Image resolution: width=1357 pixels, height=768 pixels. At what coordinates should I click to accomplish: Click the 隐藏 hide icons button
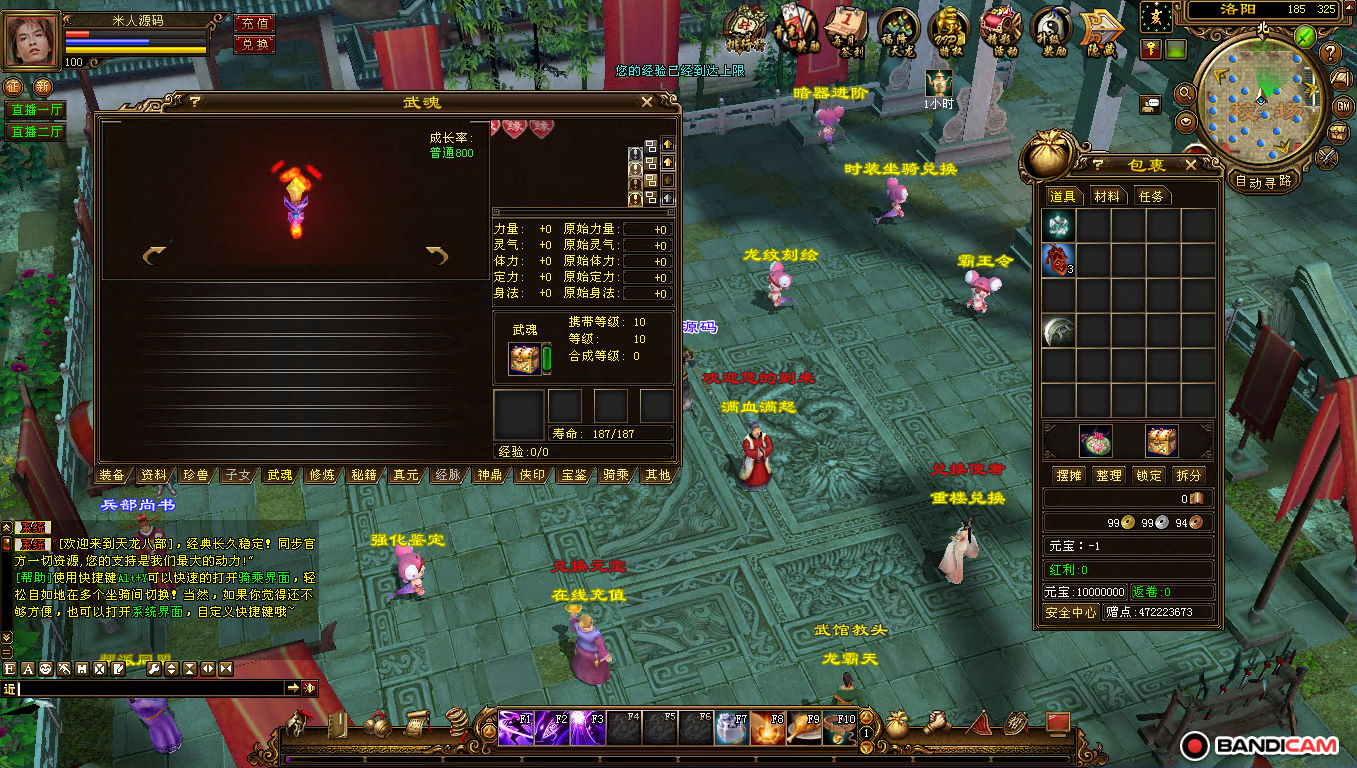[x=1099, y=30]
